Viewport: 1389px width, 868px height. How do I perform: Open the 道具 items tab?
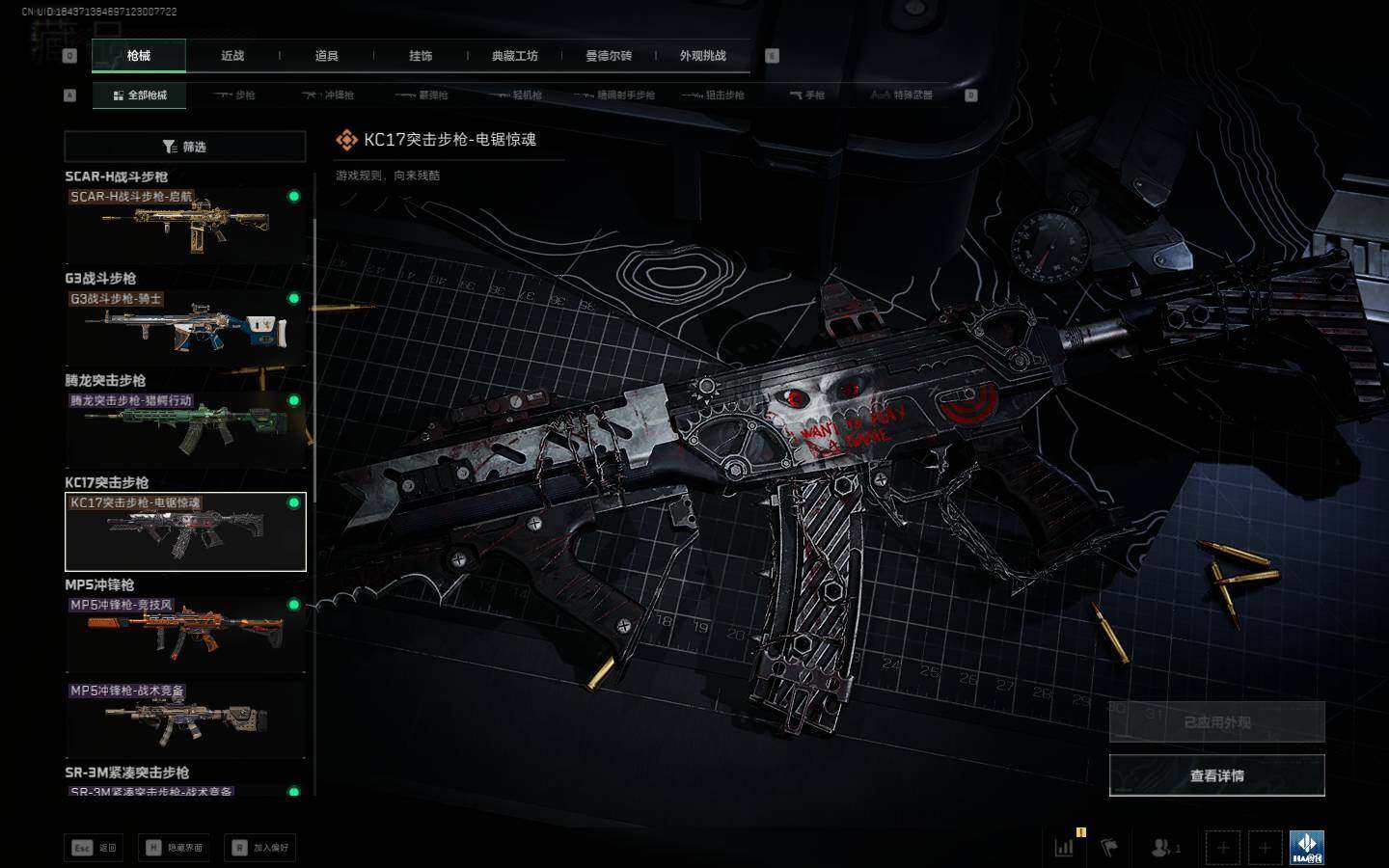pos(326,56)
